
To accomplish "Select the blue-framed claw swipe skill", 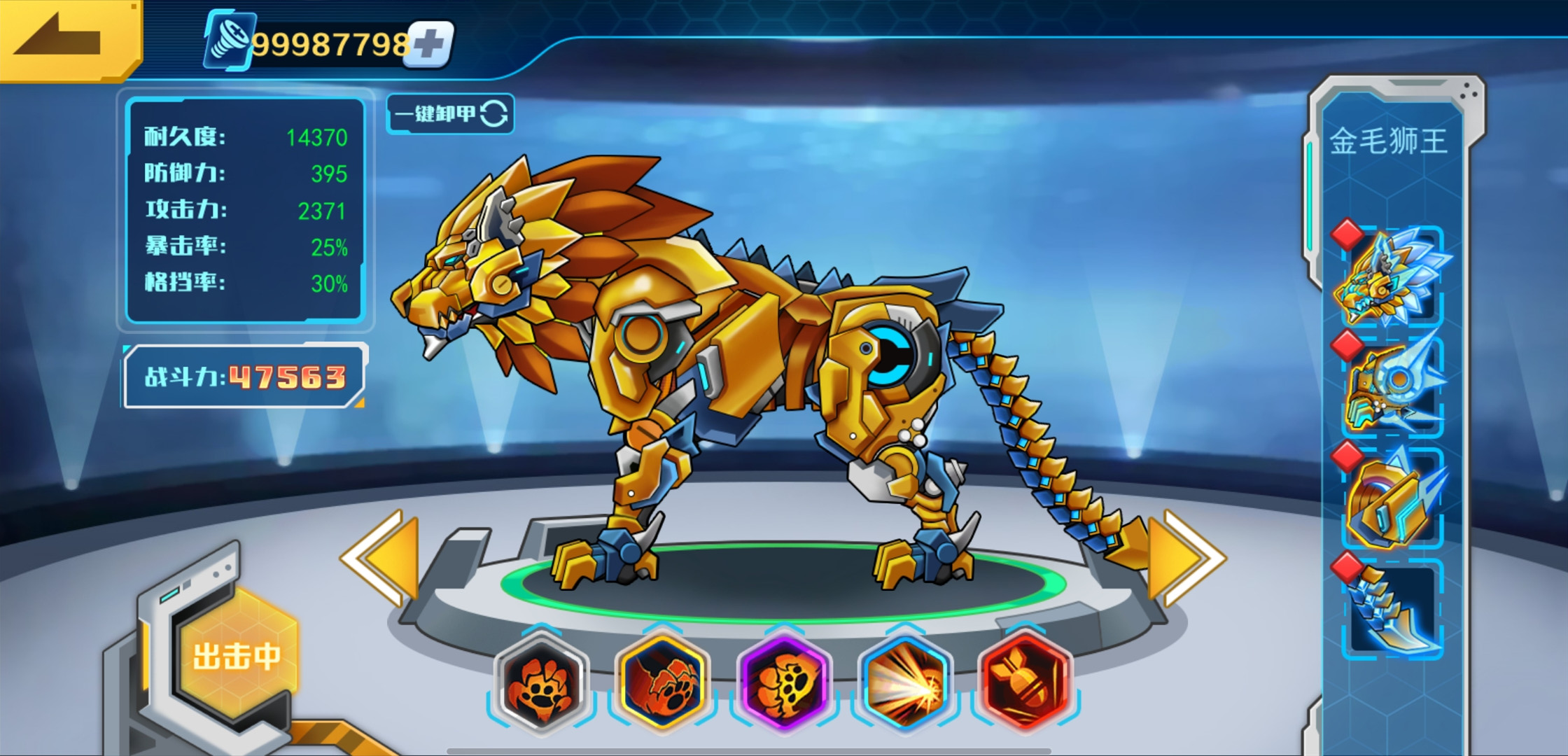I will (x=662, y=682).
